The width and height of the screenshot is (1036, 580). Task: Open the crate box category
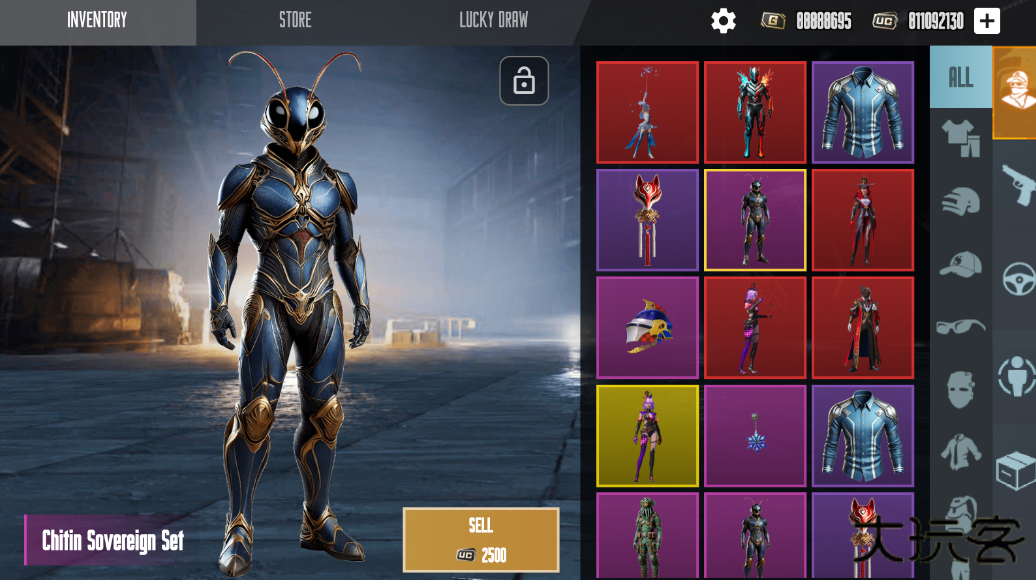(1018, 470)
